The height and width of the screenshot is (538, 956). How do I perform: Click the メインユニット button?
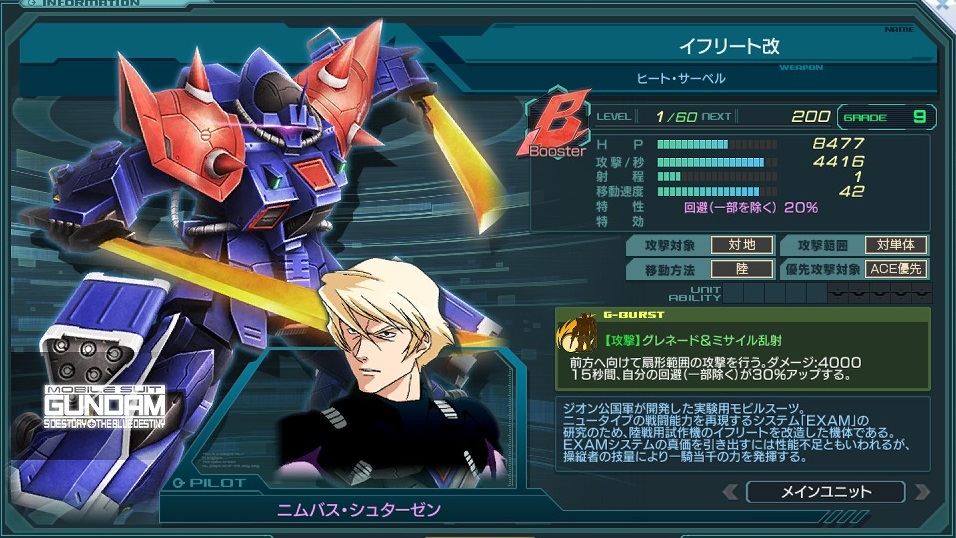tap(825, 492)
